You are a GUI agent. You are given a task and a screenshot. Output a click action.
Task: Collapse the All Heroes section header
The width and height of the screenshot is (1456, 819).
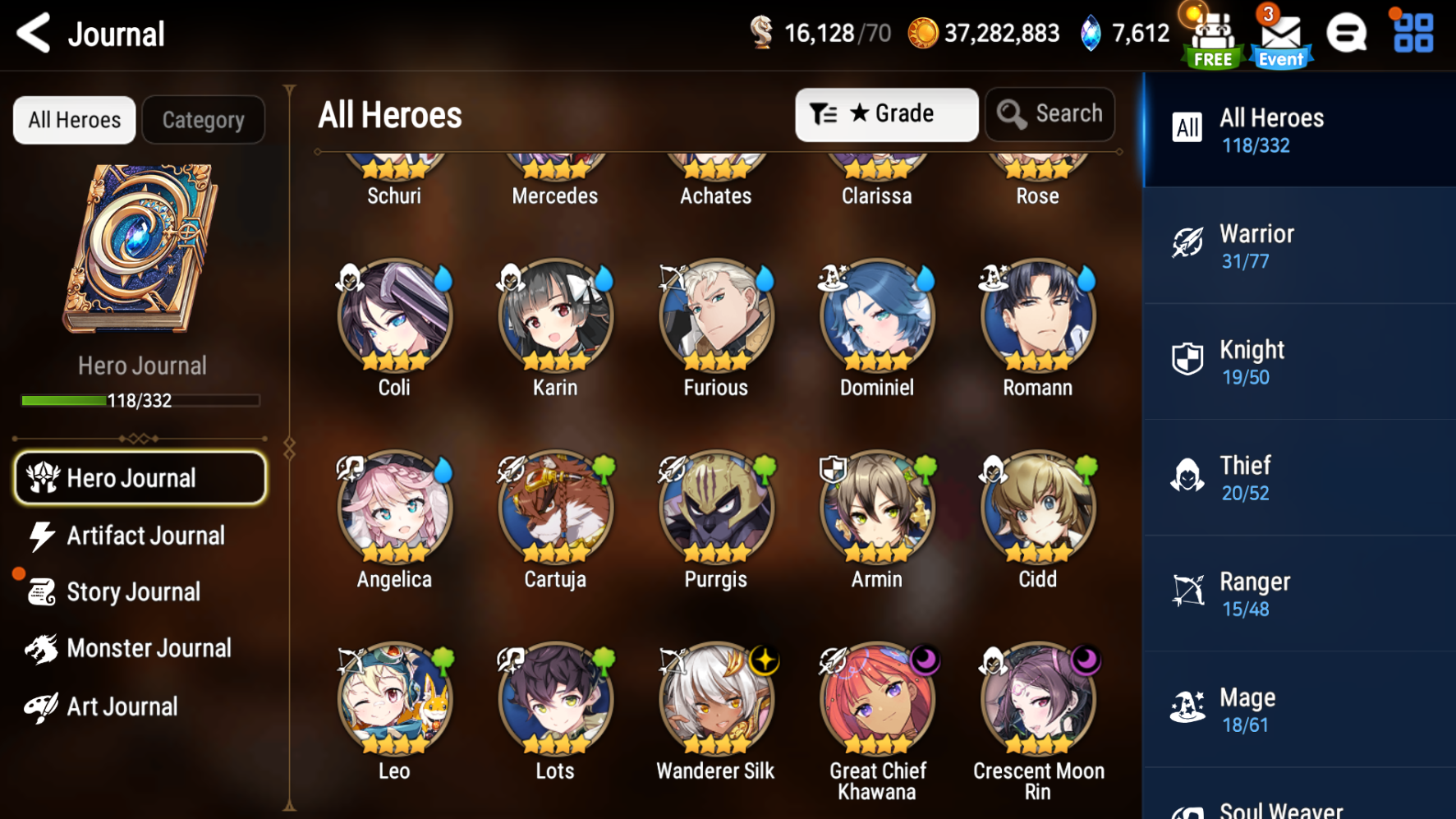(x=389, y=115)
